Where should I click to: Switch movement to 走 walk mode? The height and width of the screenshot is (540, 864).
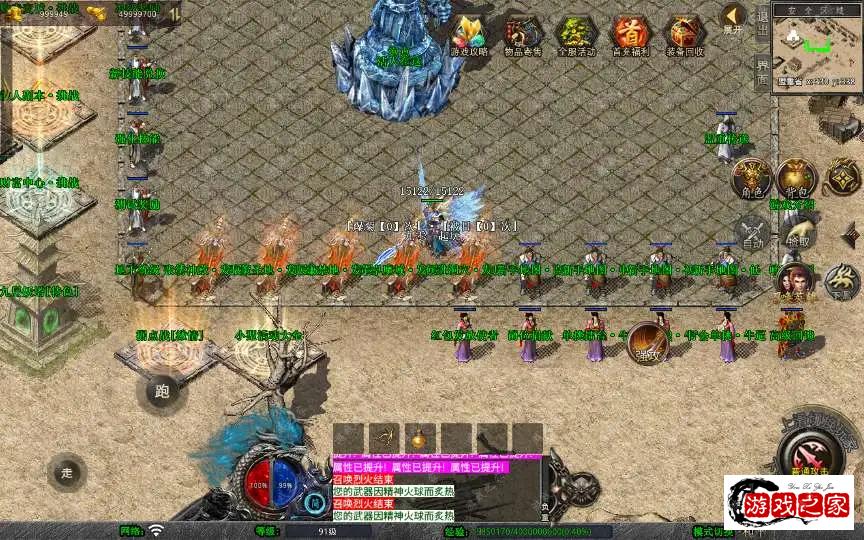pyautogui.click(x=68, y=472)
